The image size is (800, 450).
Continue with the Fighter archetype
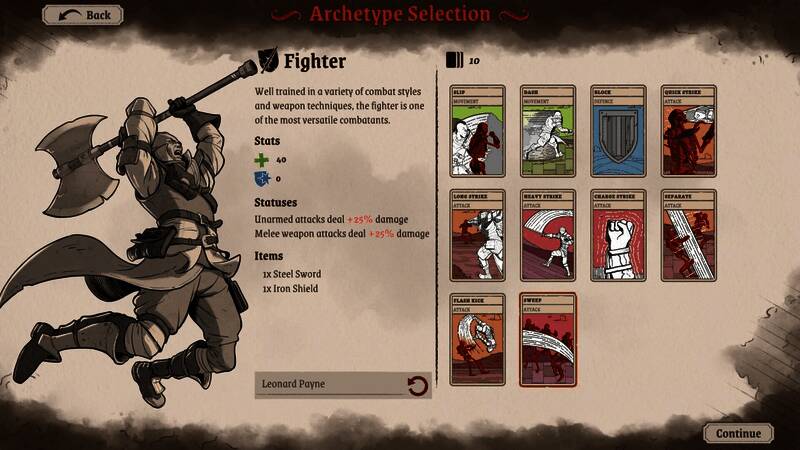coord(738,434)
